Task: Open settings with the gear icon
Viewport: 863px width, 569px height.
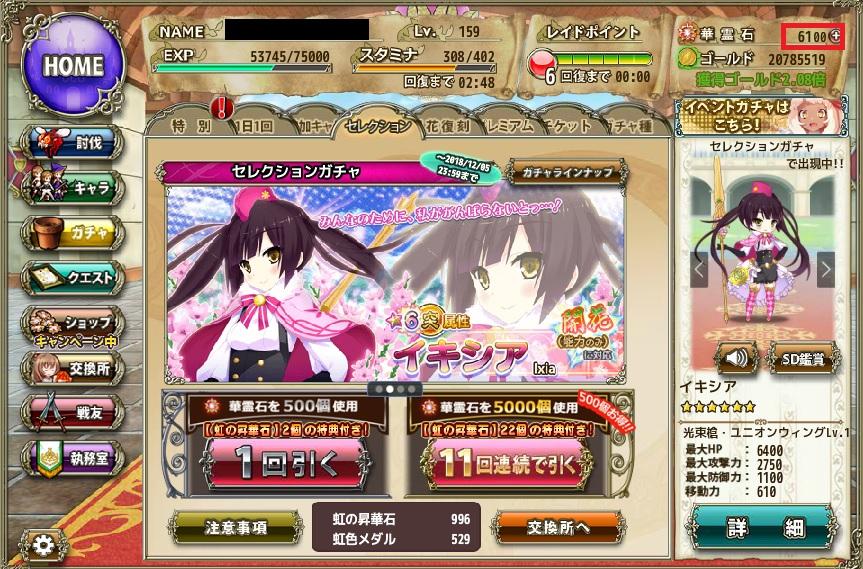Action: tap(44, 545)
